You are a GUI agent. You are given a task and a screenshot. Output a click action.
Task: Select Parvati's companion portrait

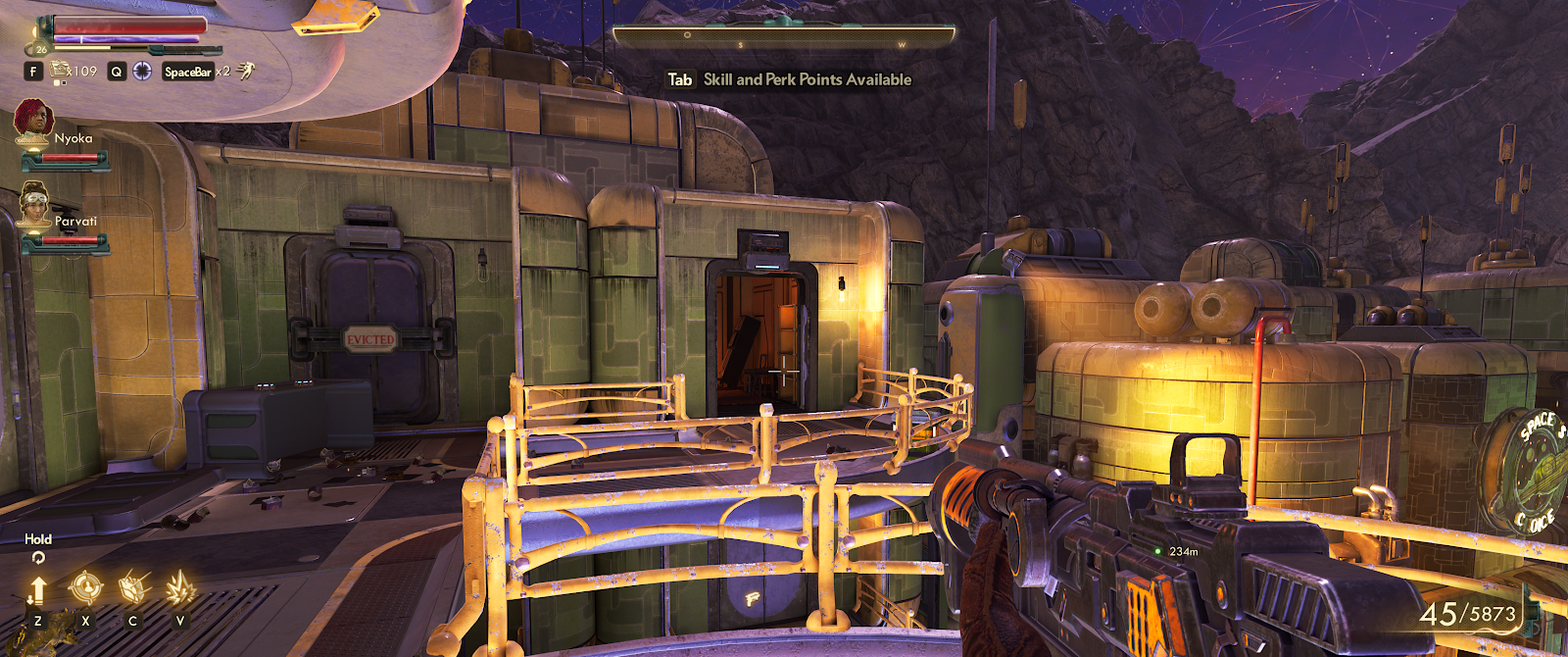click(35, 203)
